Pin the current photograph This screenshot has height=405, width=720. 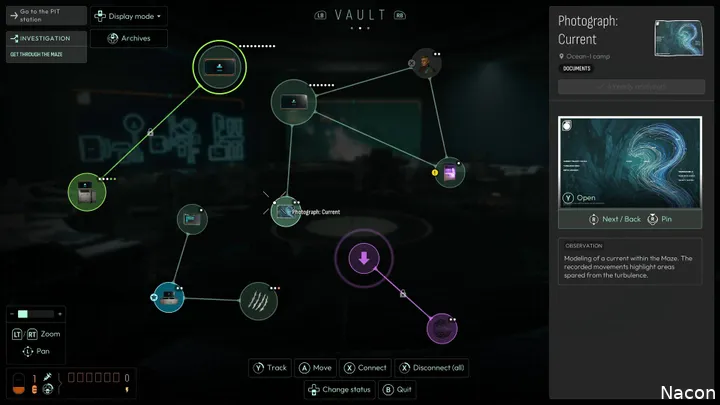(660, 218)
